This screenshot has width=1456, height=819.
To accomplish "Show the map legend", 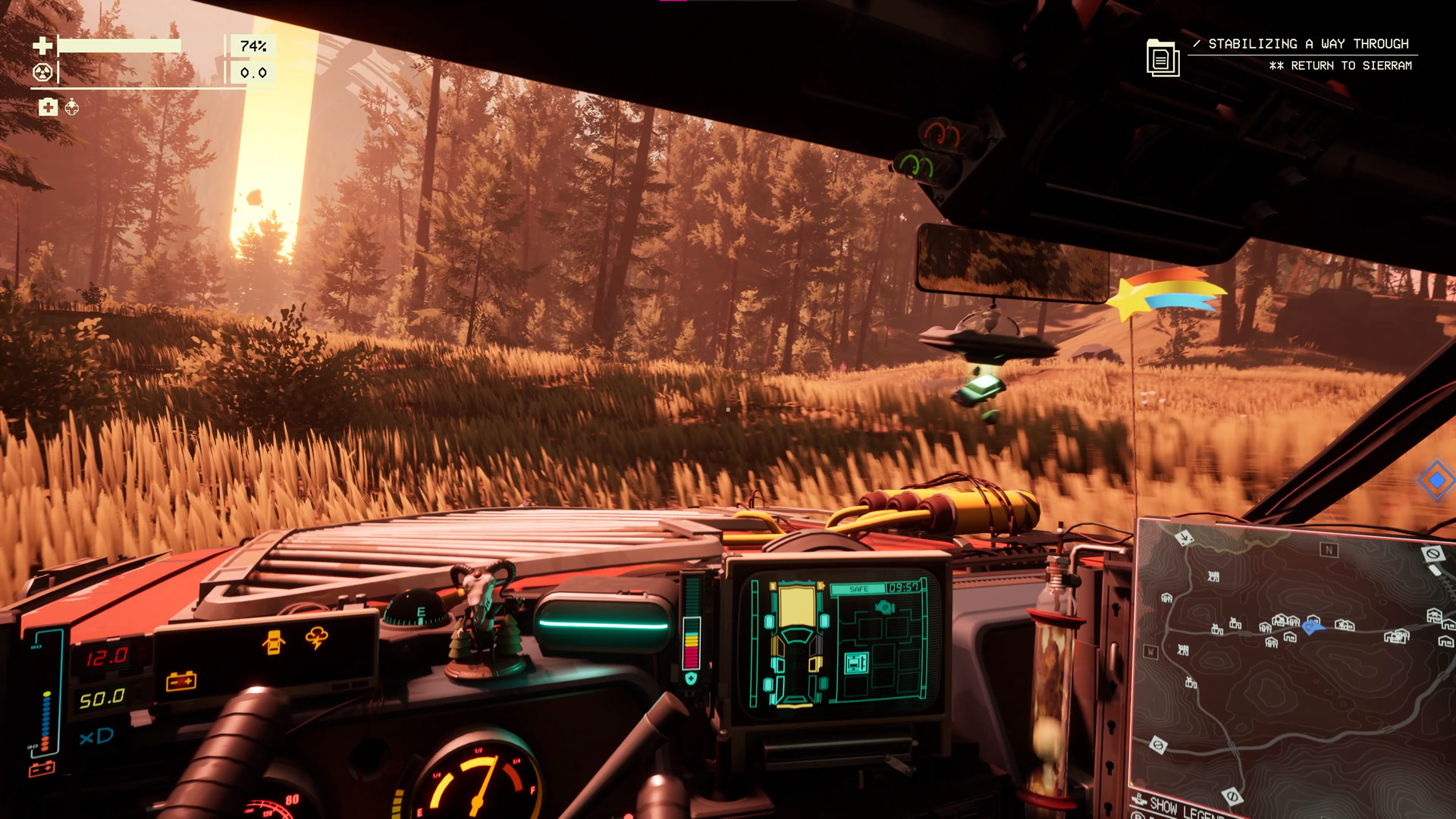I will [x=1179, y=807].
